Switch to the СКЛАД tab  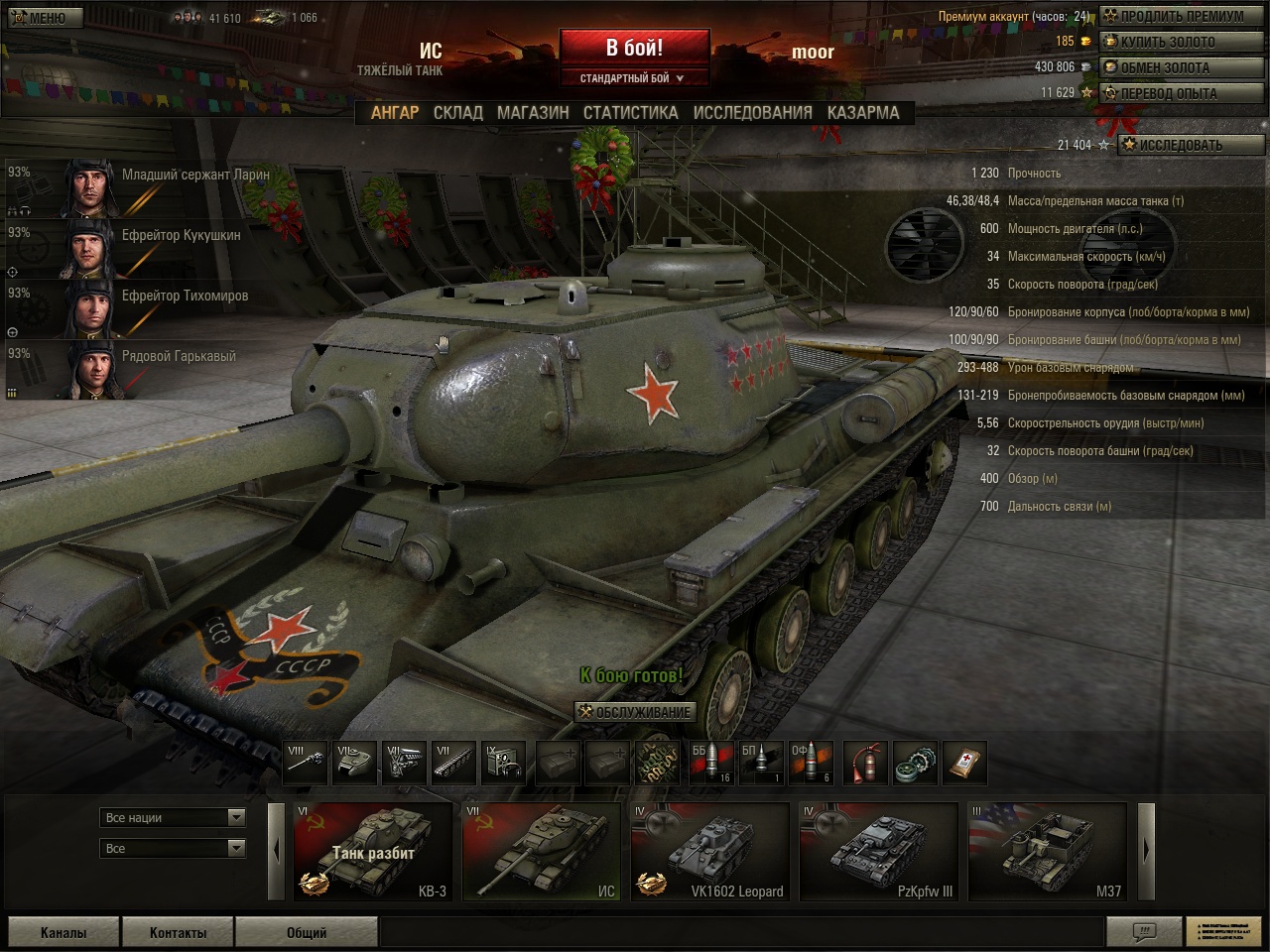(x=457, y=113)
